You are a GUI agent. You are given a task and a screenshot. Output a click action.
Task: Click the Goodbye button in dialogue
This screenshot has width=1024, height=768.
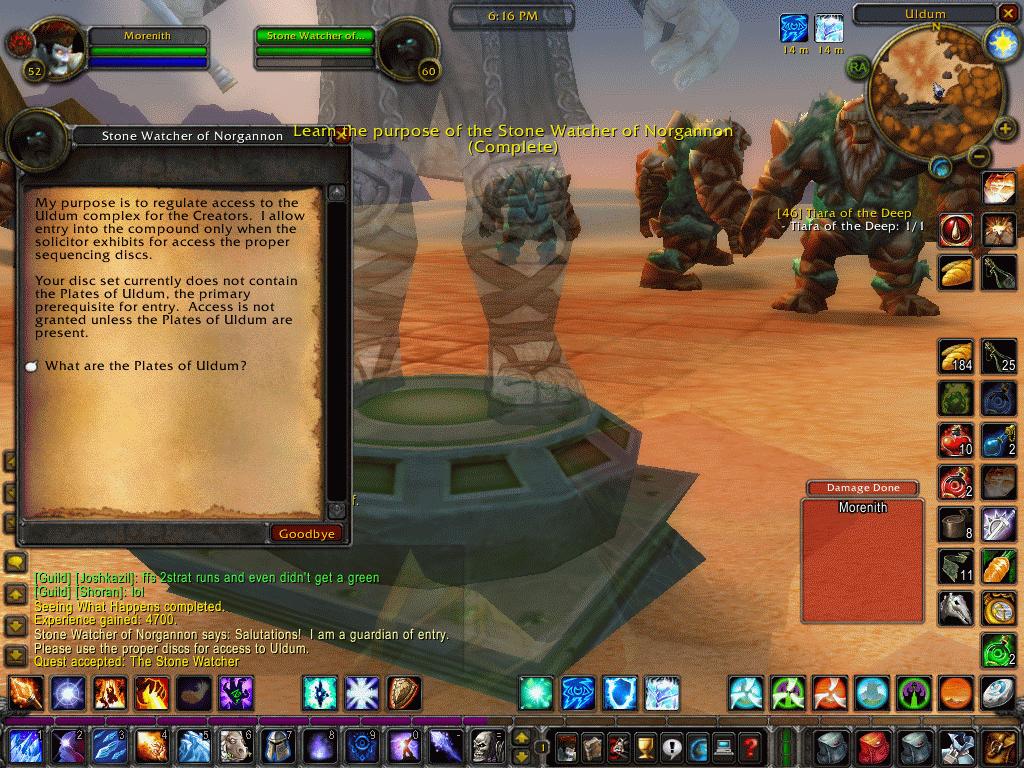point(306,534)
